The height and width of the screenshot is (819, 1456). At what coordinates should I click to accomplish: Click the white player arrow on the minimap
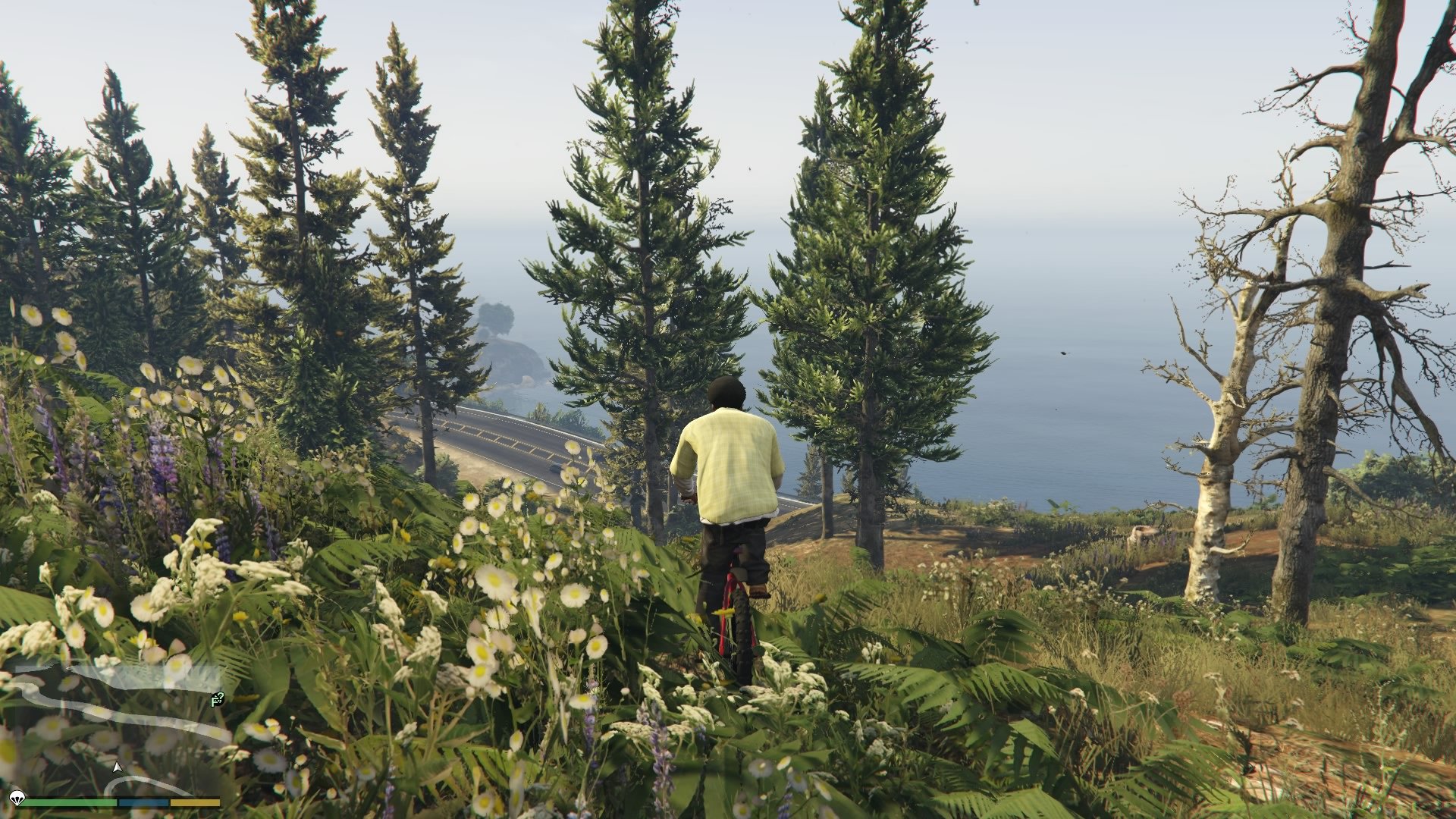click(118, 768)
